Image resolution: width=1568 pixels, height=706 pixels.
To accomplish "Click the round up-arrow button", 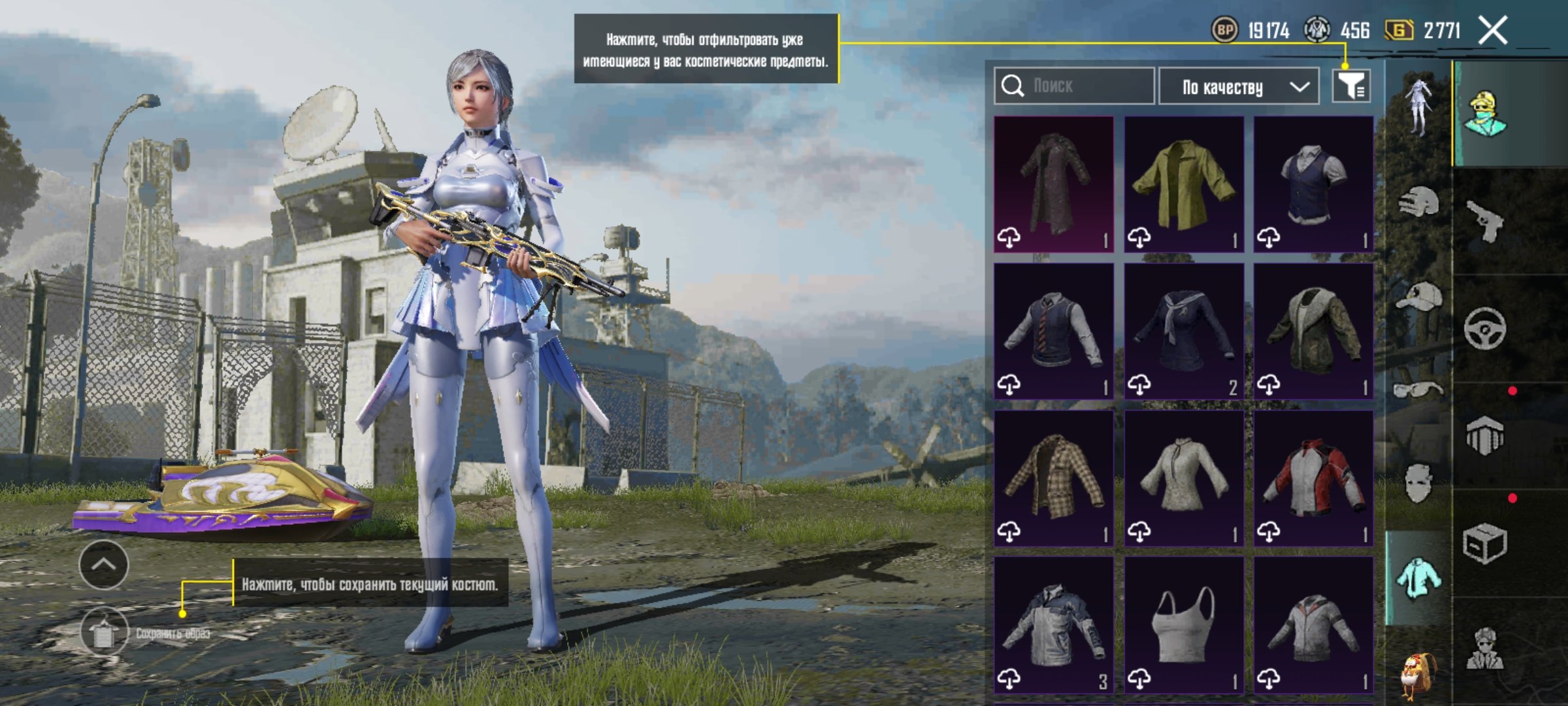I will pos(104,564).
